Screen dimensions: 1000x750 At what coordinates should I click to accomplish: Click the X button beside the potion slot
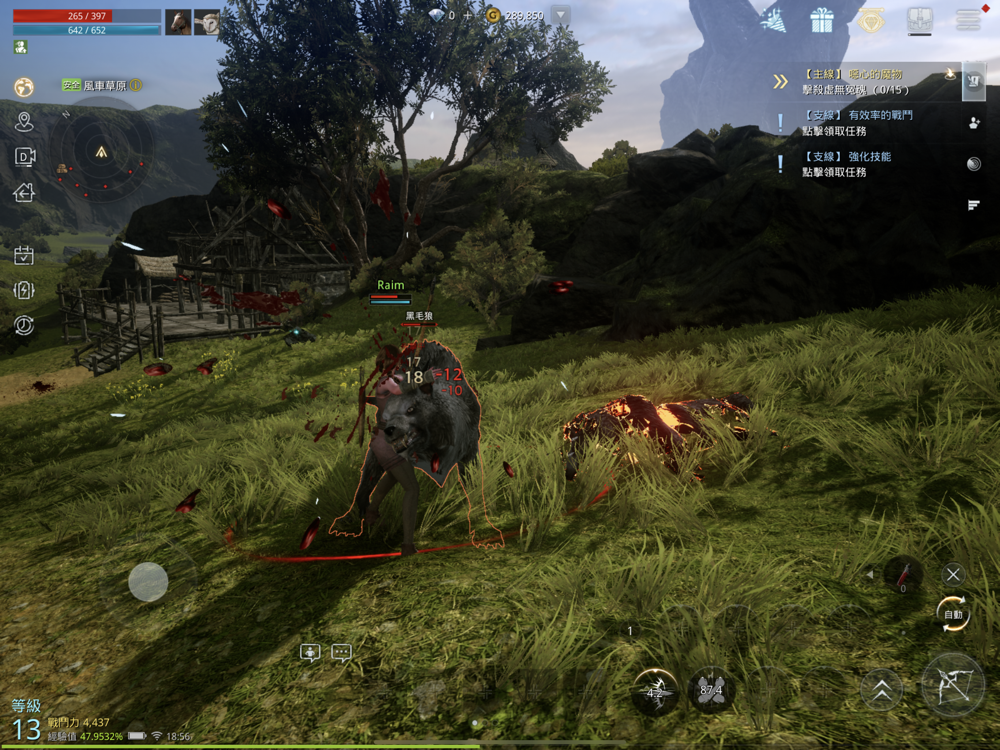[953, 574]
